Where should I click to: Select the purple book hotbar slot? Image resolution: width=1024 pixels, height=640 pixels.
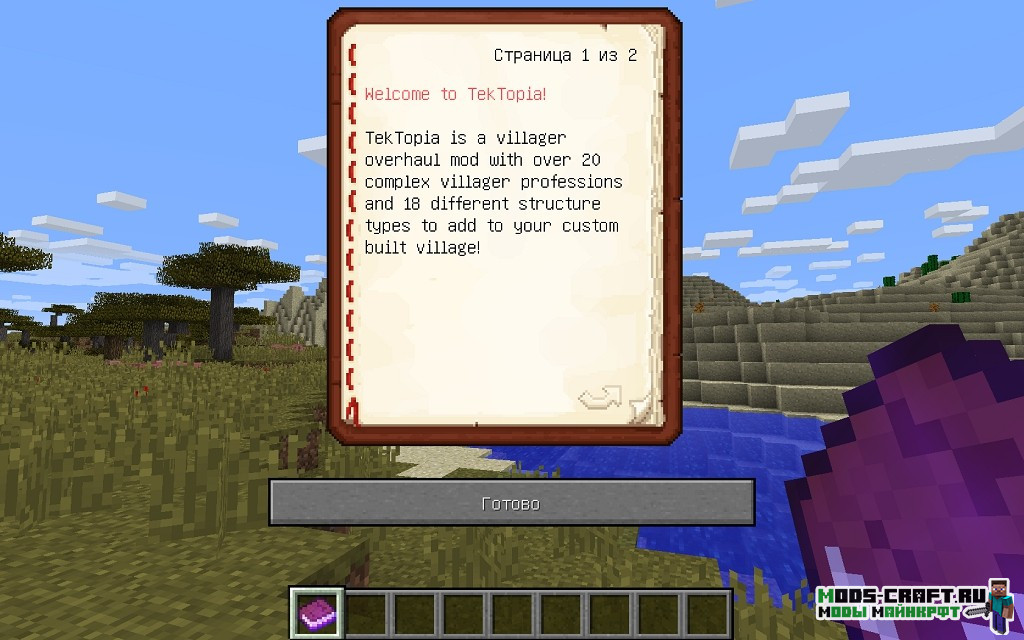point(318,612)
